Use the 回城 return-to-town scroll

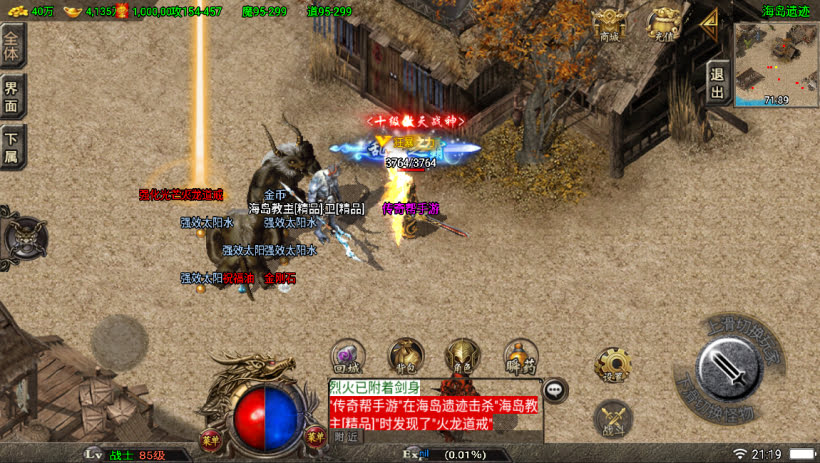[347, 357]
